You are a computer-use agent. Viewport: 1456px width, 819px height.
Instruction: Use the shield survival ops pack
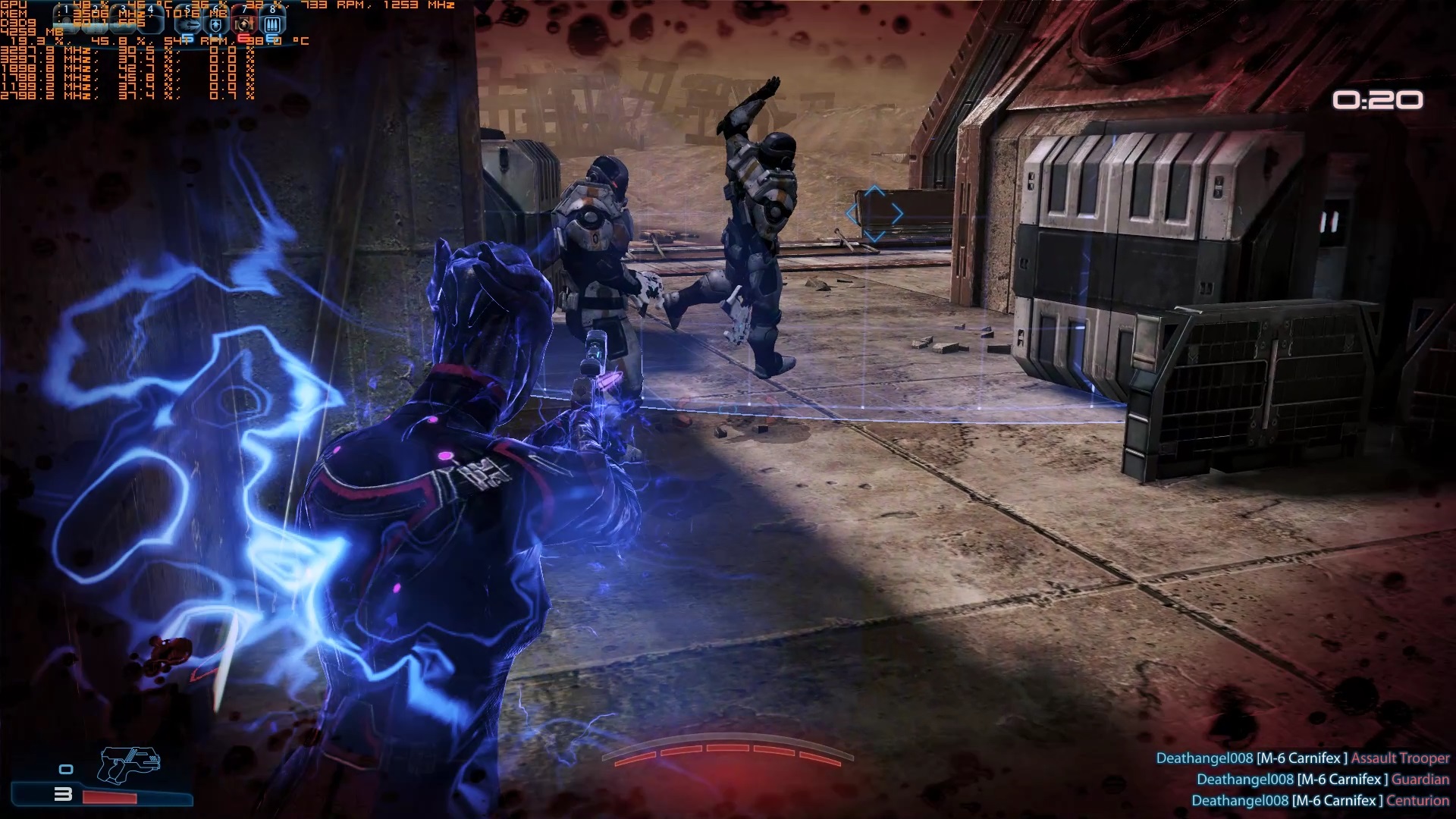(215, 25)
